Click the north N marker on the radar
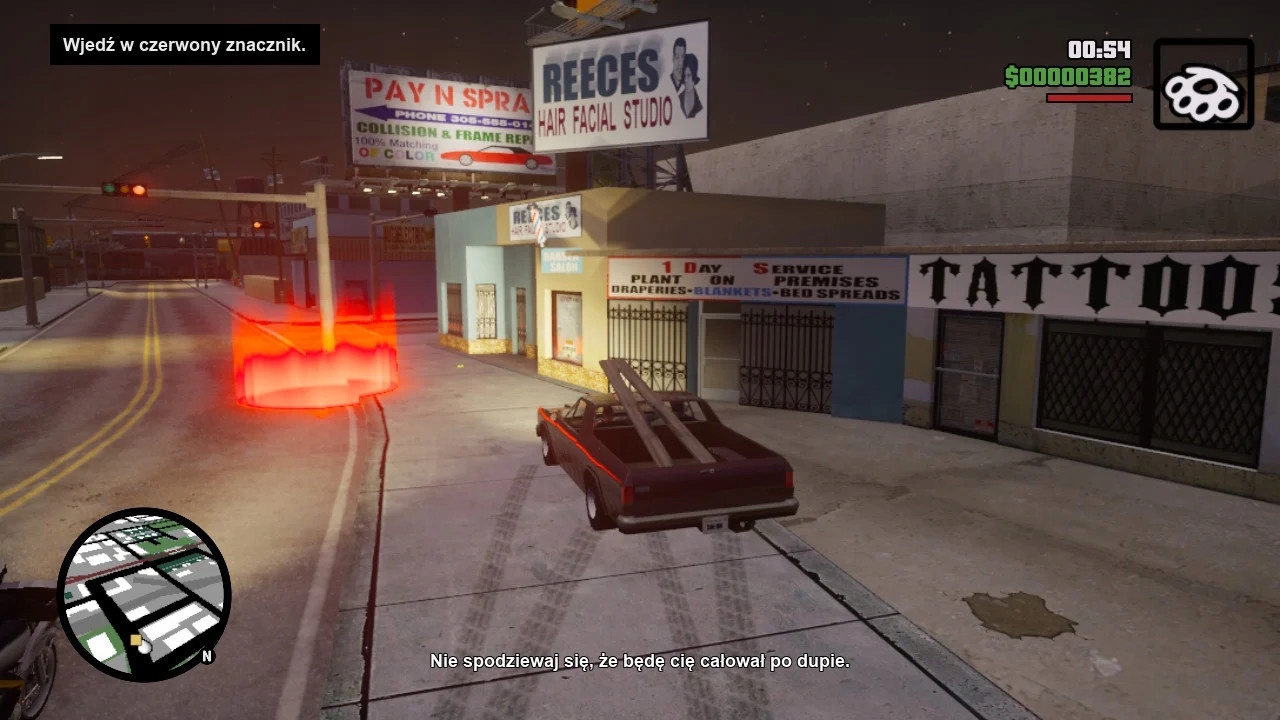The width and height of the screenshot is (1280, 720). coord(207,656)
